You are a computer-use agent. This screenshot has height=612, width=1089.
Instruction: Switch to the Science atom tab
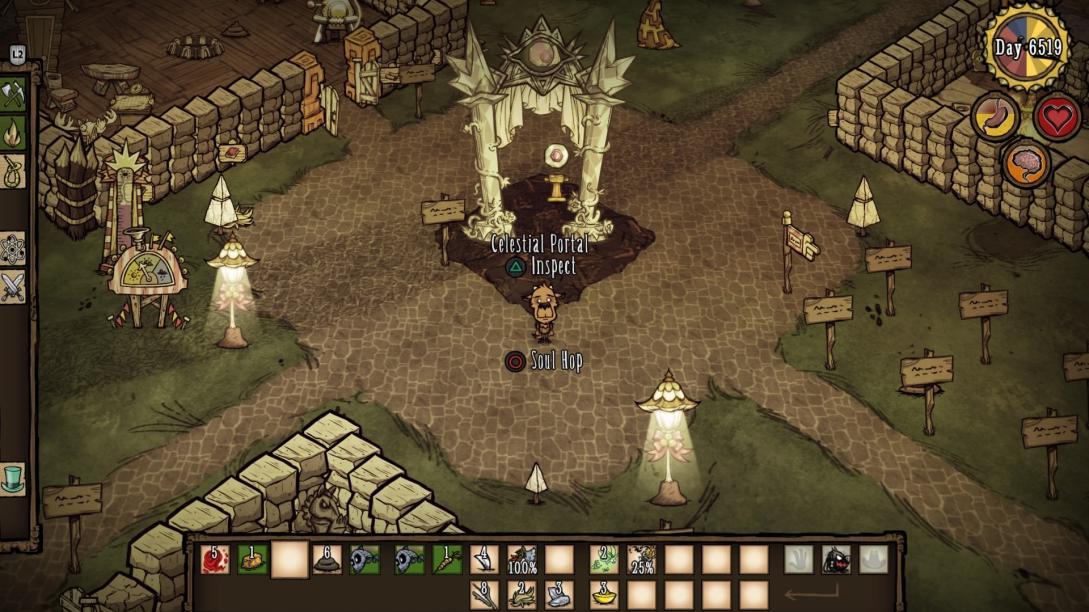pyautogui.click(x=13, y=248)
